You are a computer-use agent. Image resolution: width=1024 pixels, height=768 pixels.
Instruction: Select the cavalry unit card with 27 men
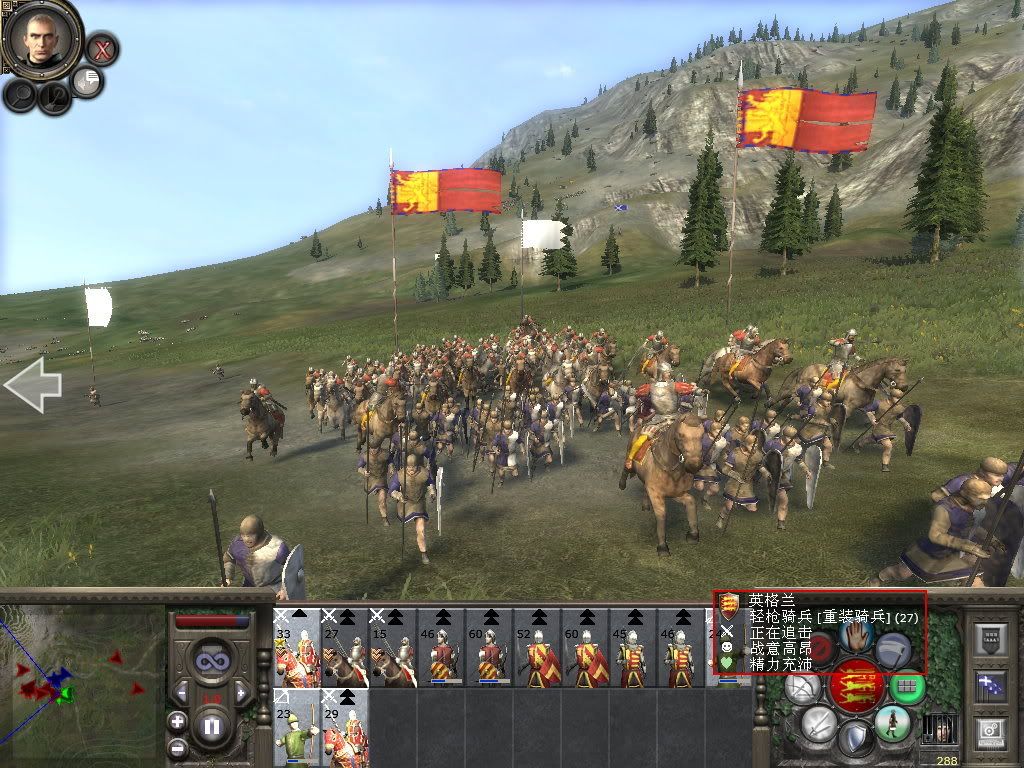(345, 648)
